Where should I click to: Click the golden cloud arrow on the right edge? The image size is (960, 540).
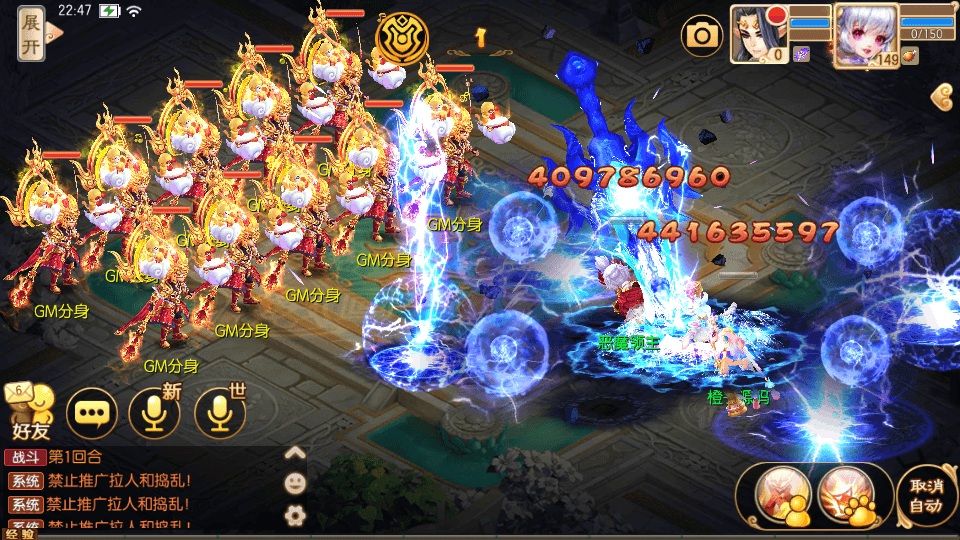click(x=941, y=97)
